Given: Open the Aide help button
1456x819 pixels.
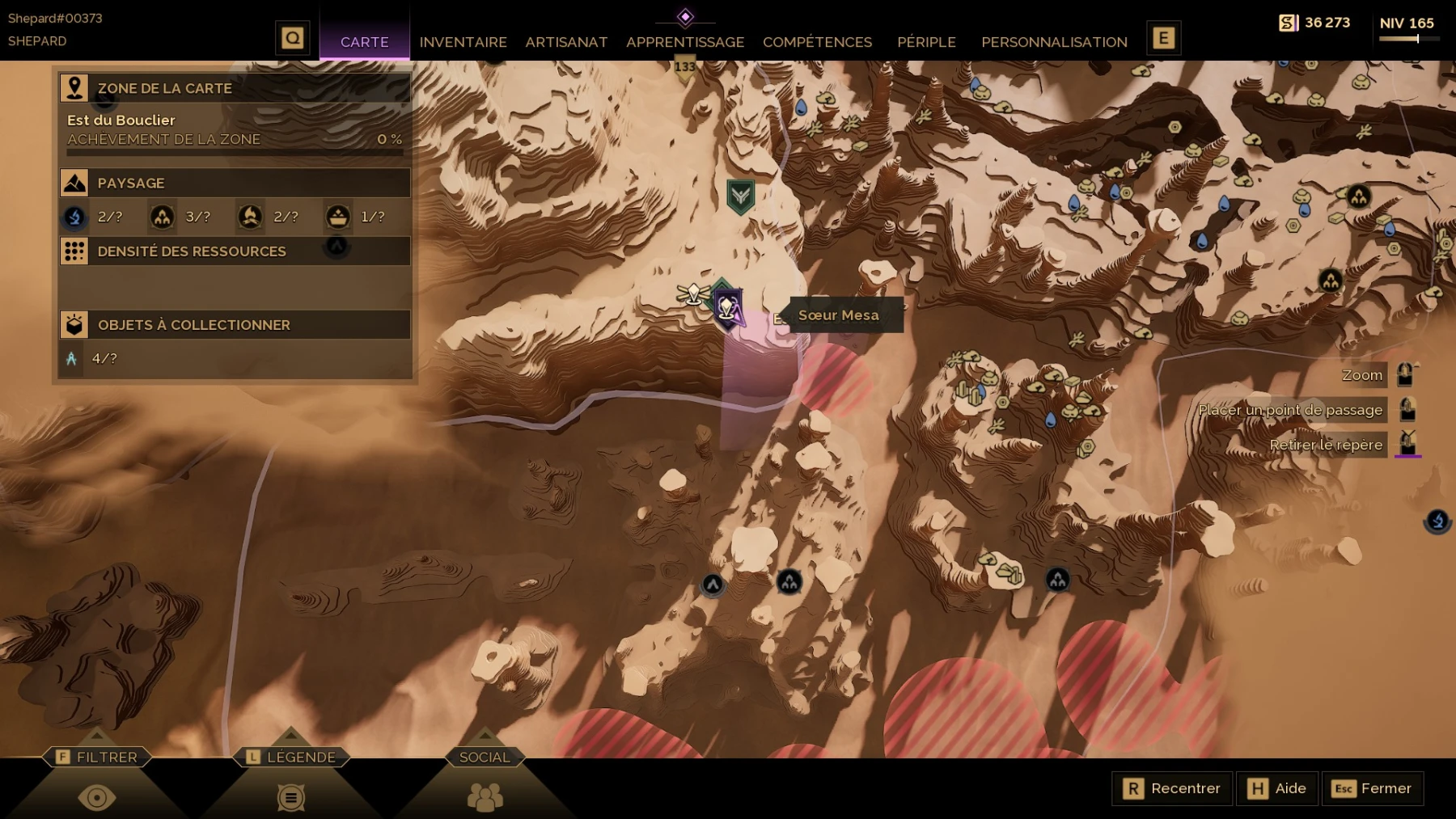Looking at the screenshot, I should [x=1277, y=788].
